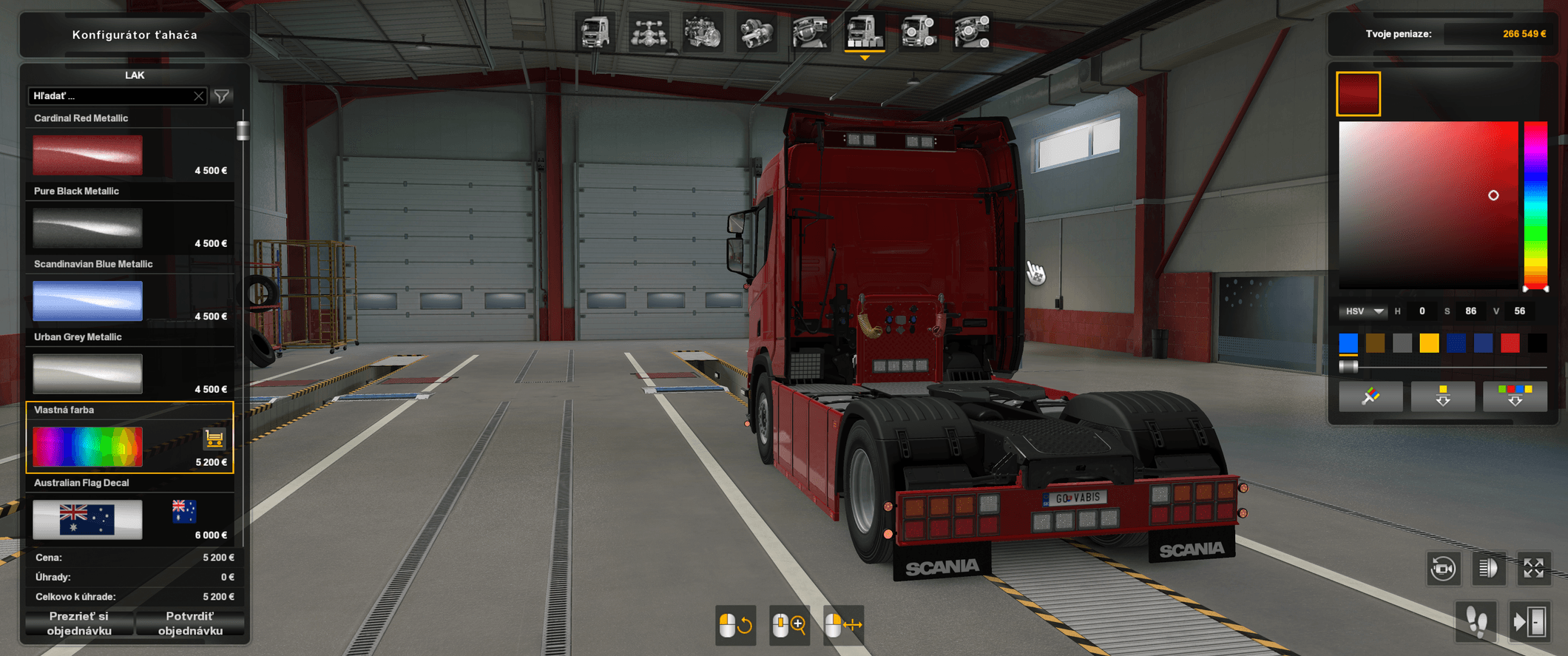Open the search filter funnel icon
This screenshot has width=1568, height=656.
point(222,95)
